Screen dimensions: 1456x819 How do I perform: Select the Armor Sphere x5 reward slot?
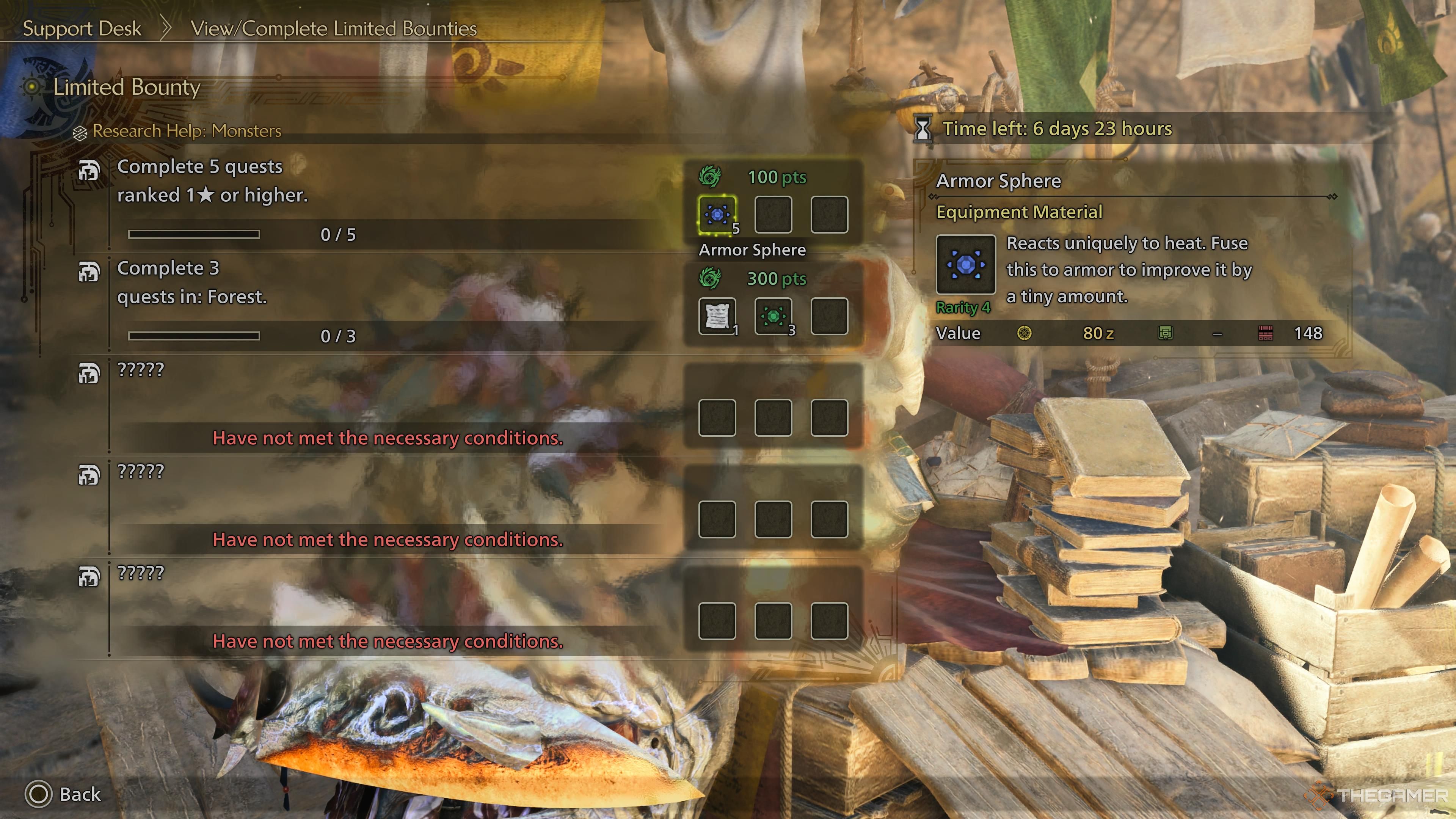click(717, 215)
